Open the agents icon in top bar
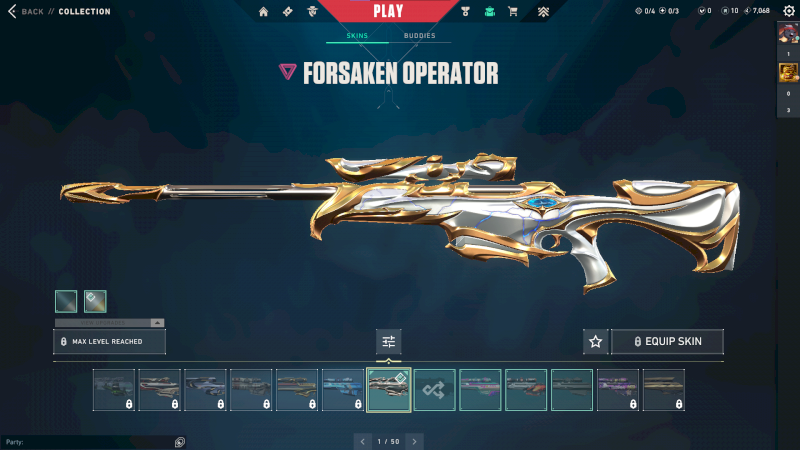Viewport: 800px width, 450px height. [x=313, y=12]
